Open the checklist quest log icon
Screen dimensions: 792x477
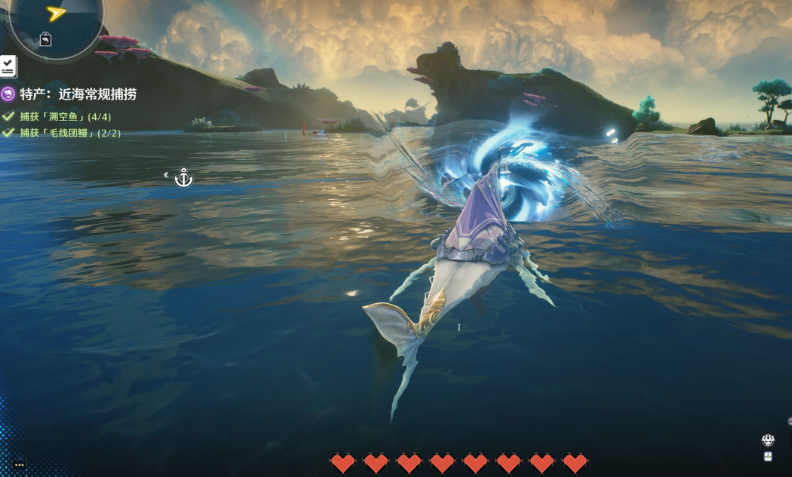[7, 66]
